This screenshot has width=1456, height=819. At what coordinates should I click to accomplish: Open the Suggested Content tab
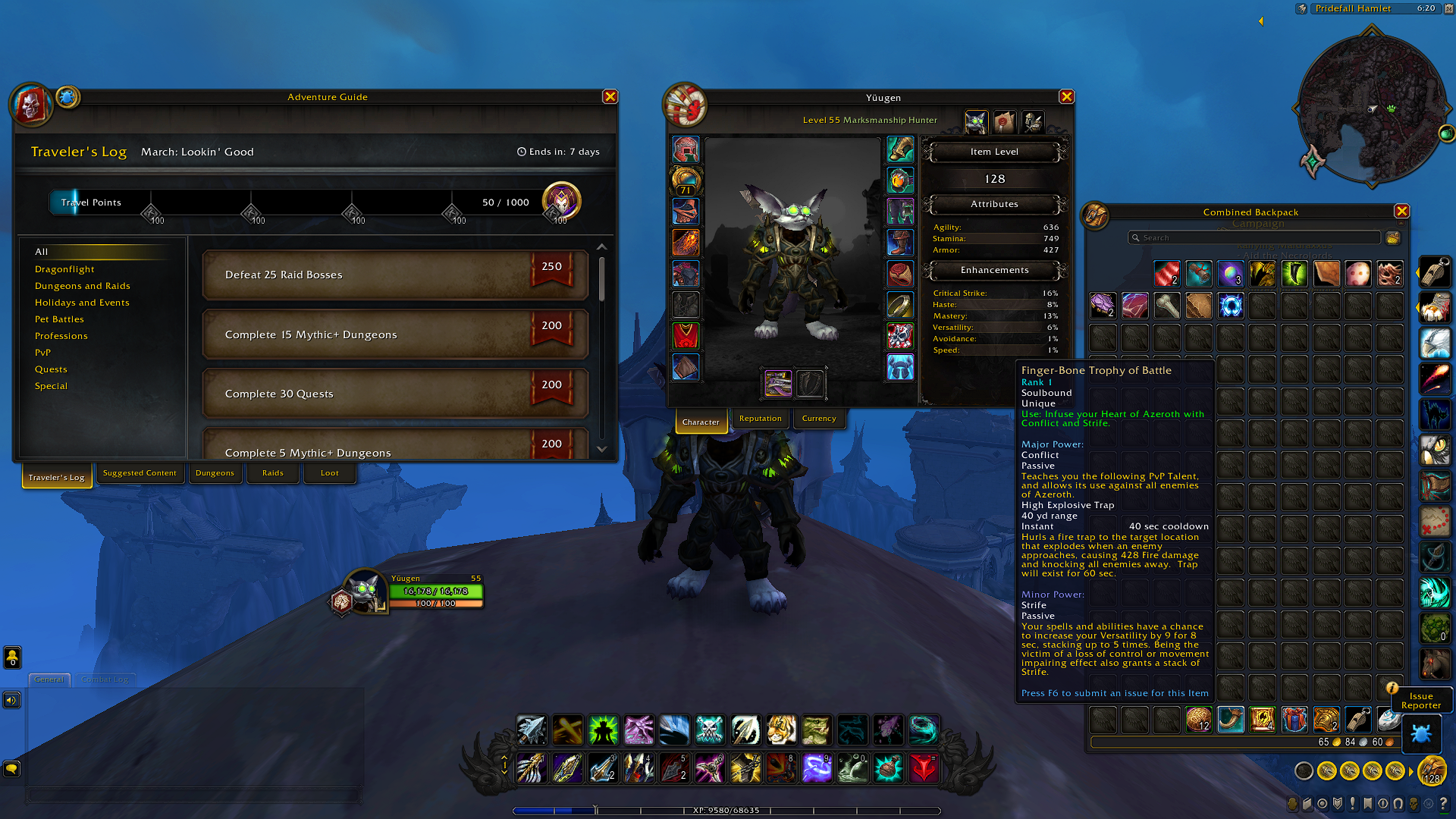pyautogui.click(x=140, y=472)
